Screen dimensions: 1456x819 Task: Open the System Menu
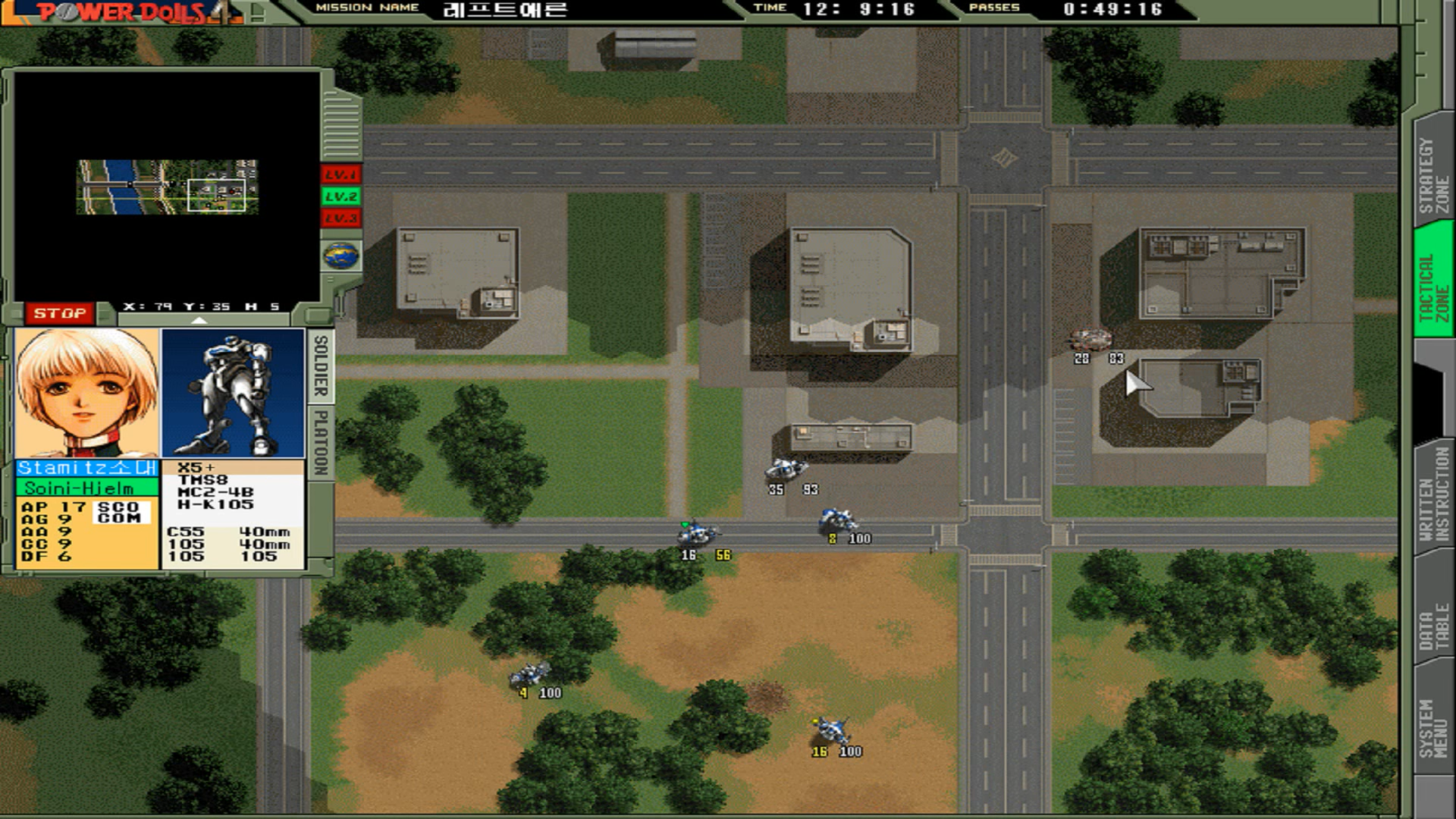1433,726
